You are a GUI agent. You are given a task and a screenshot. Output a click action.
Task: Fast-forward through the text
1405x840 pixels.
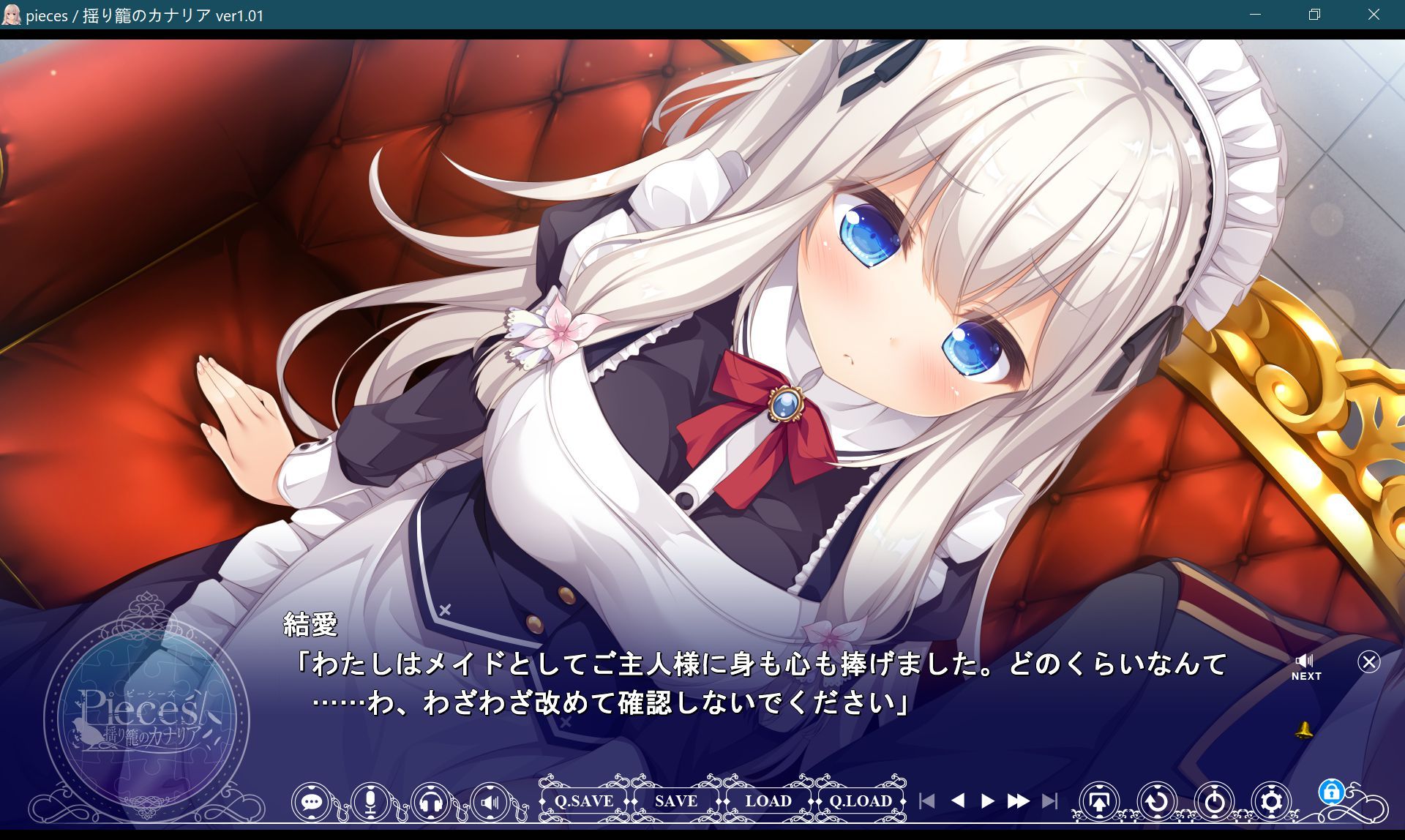[1019, 800]
